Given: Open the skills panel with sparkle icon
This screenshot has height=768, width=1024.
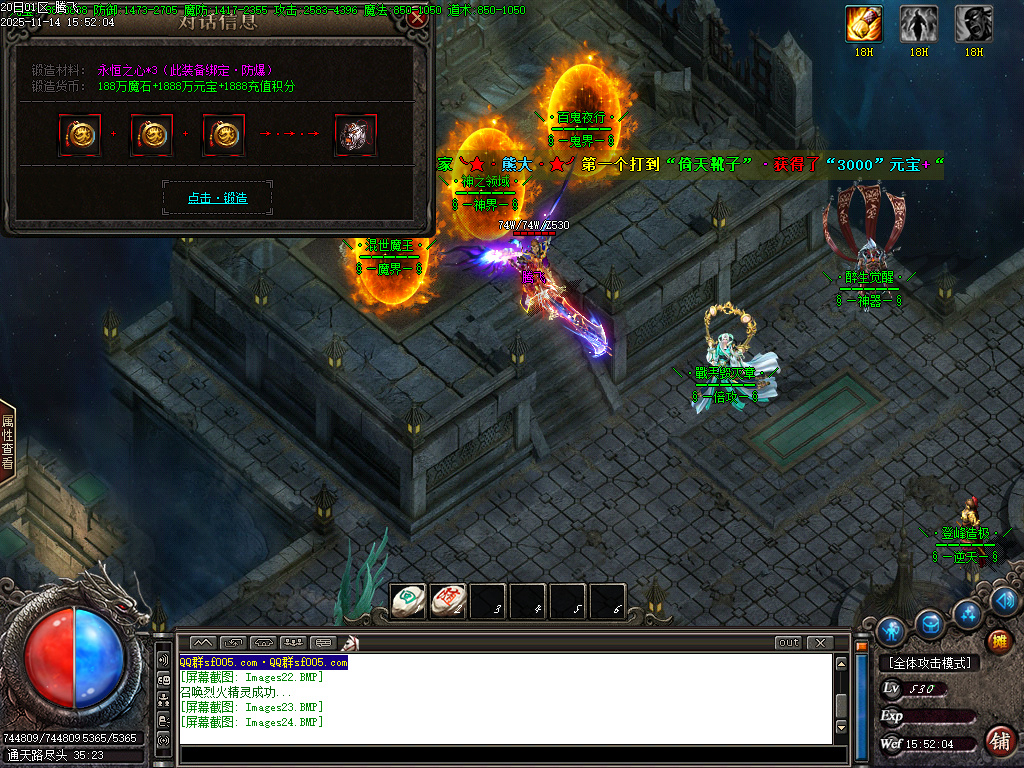Looking at the screenshot, I should pos(967,613).
